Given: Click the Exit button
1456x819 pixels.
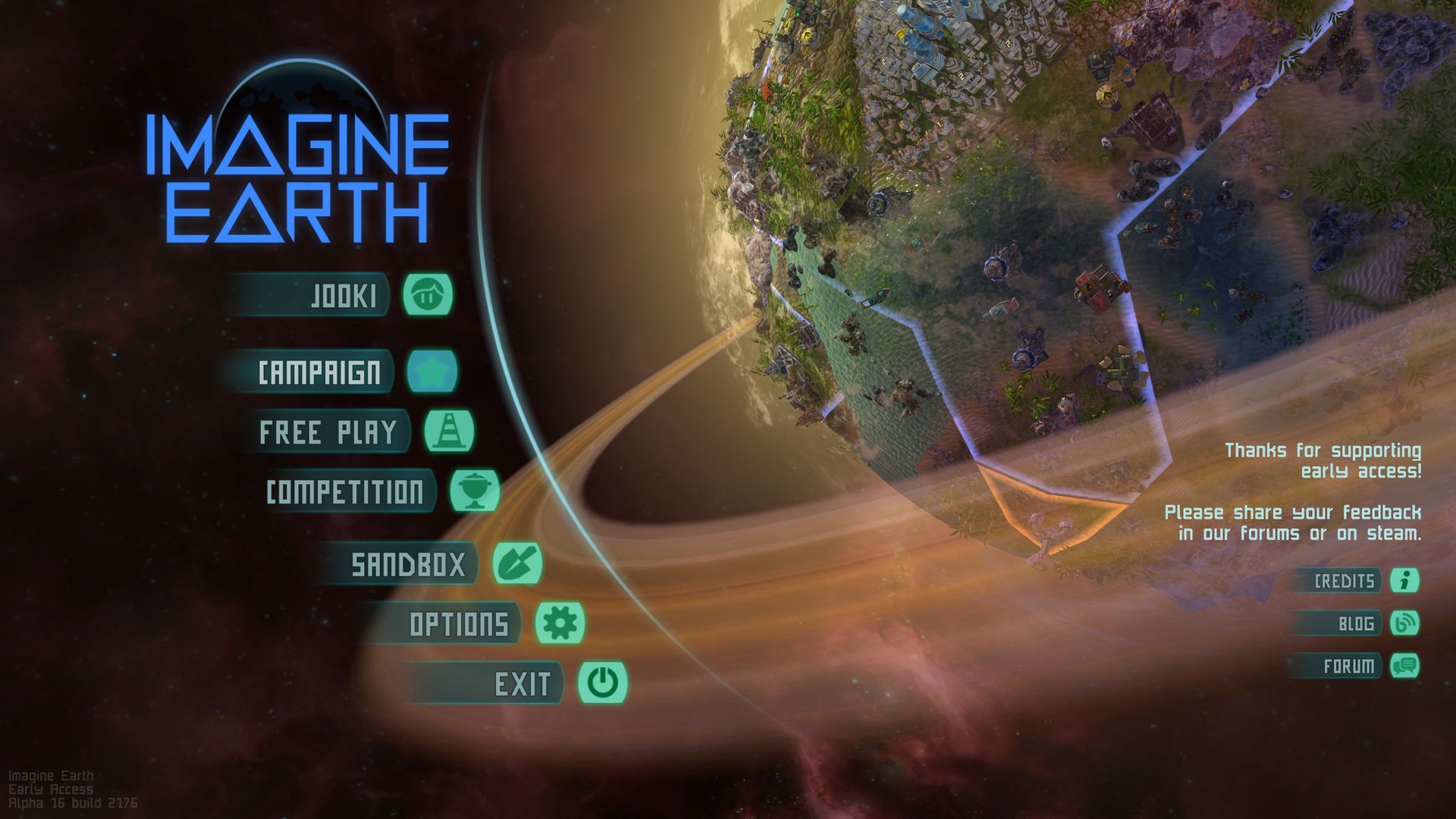Looking at the screenshot, I should (x=523, y=682).
